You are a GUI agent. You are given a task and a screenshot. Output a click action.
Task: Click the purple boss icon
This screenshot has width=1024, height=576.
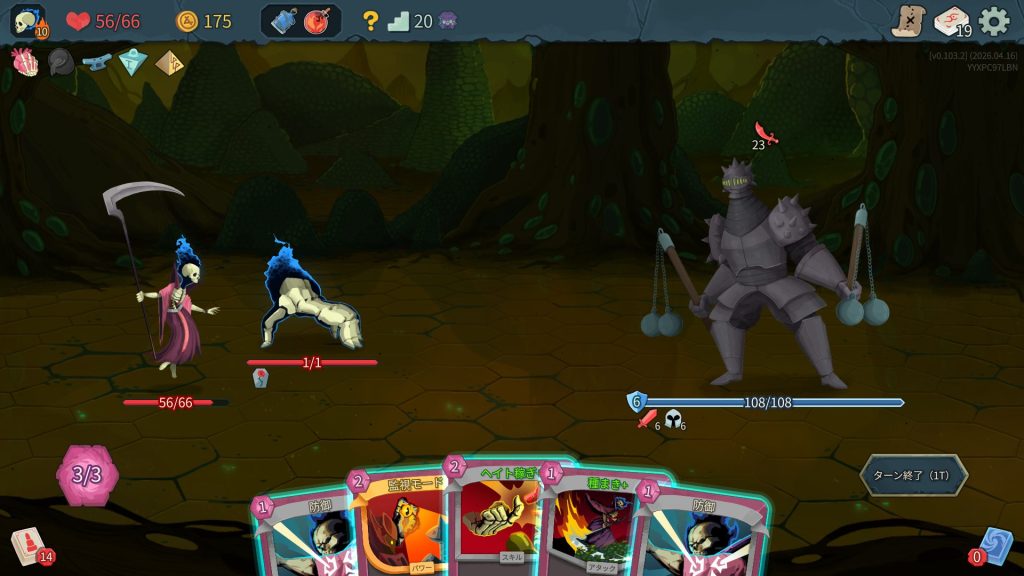click(447, 21)
